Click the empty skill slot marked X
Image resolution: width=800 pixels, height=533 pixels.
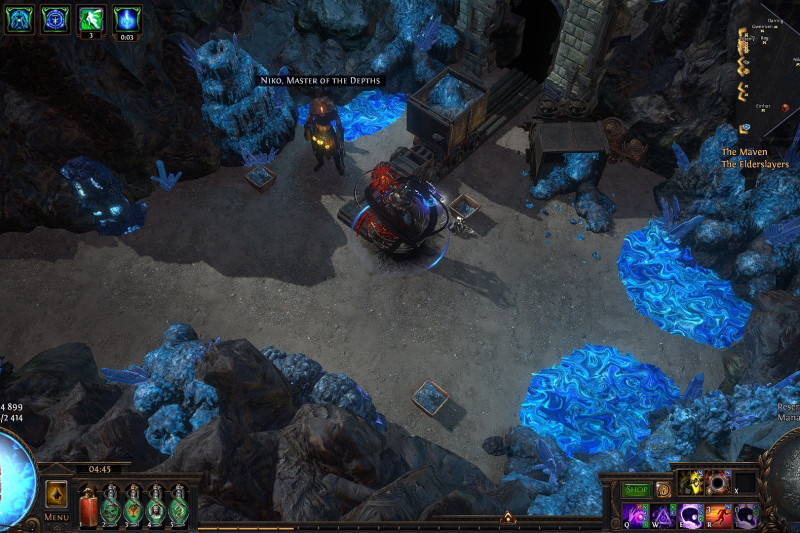(x=744, y=483)
